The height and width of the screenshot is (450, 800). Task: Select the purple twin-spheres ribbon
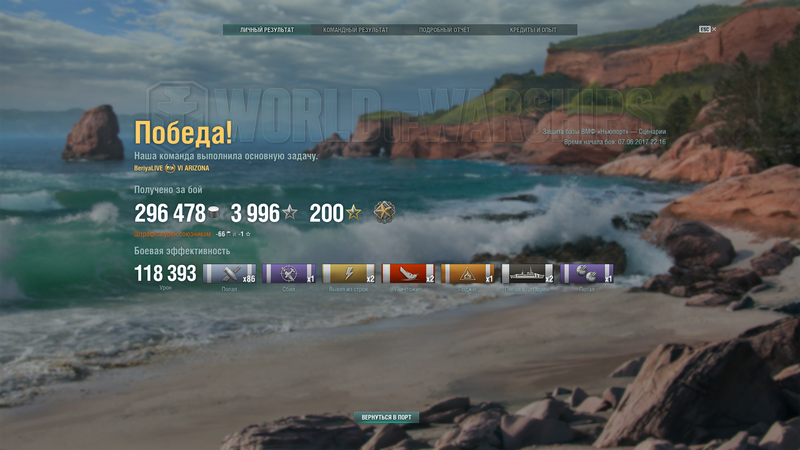coord(588,273)
